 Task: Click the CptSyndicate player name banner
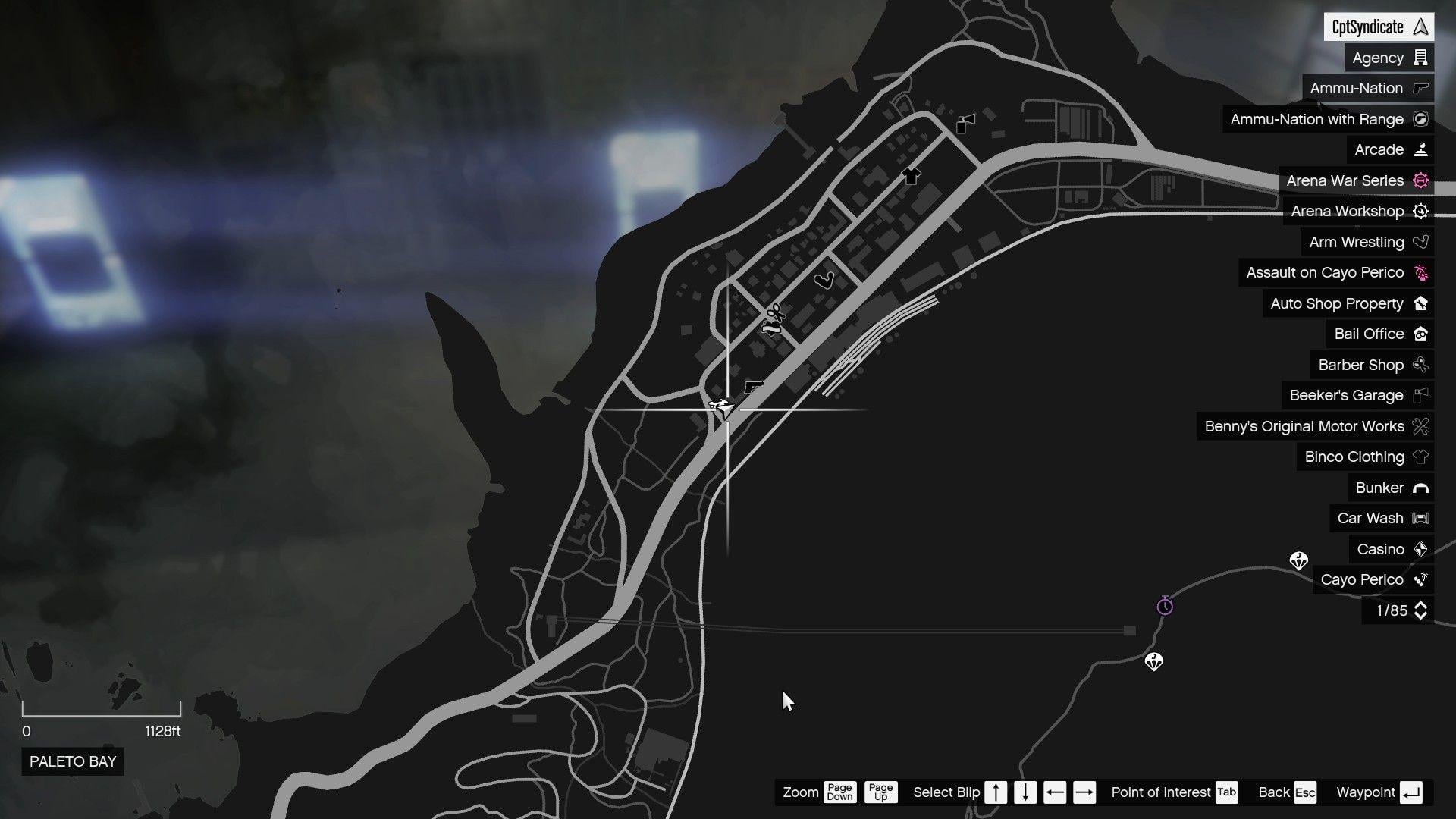pyautogui.click(x=1380, y=26)
